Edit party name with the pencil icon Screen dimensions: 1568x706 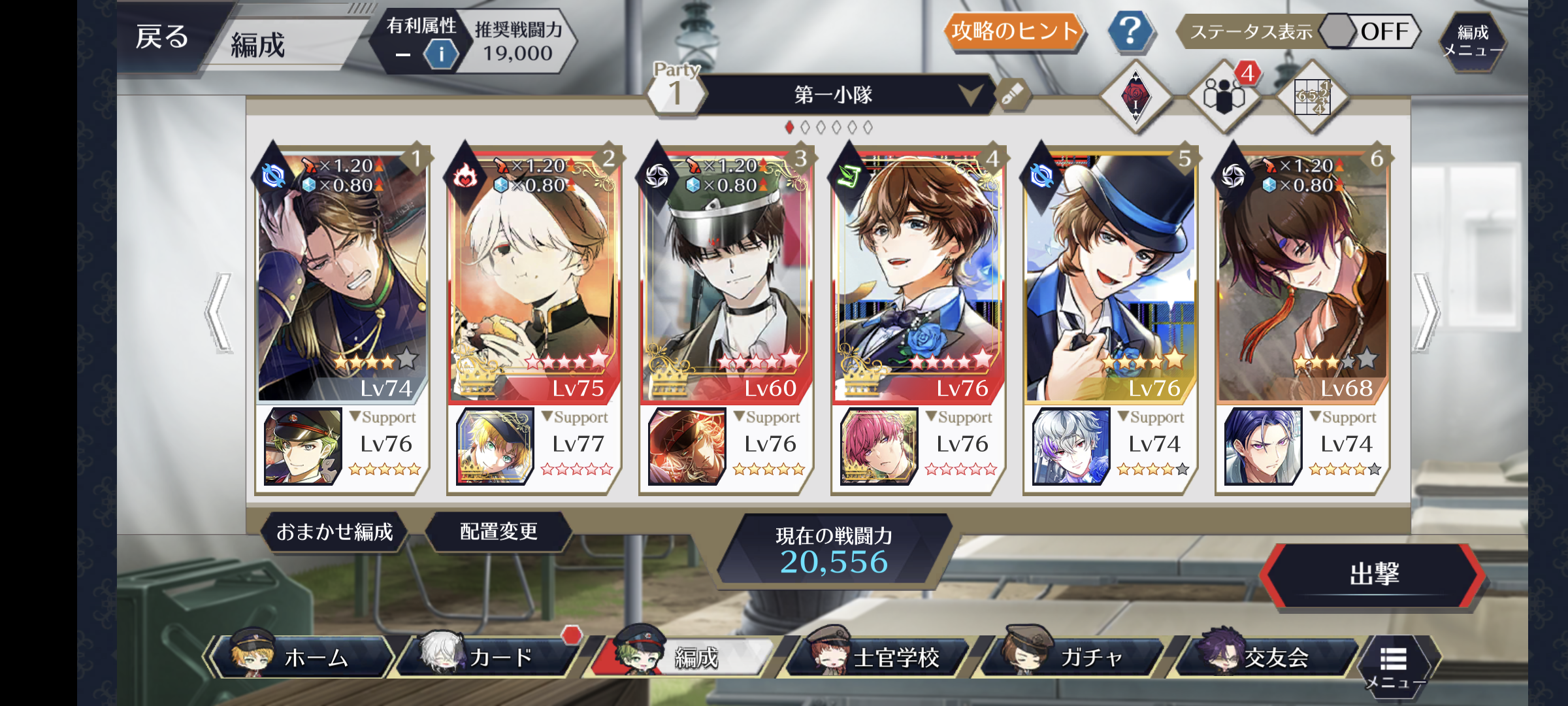[1012, 95]
